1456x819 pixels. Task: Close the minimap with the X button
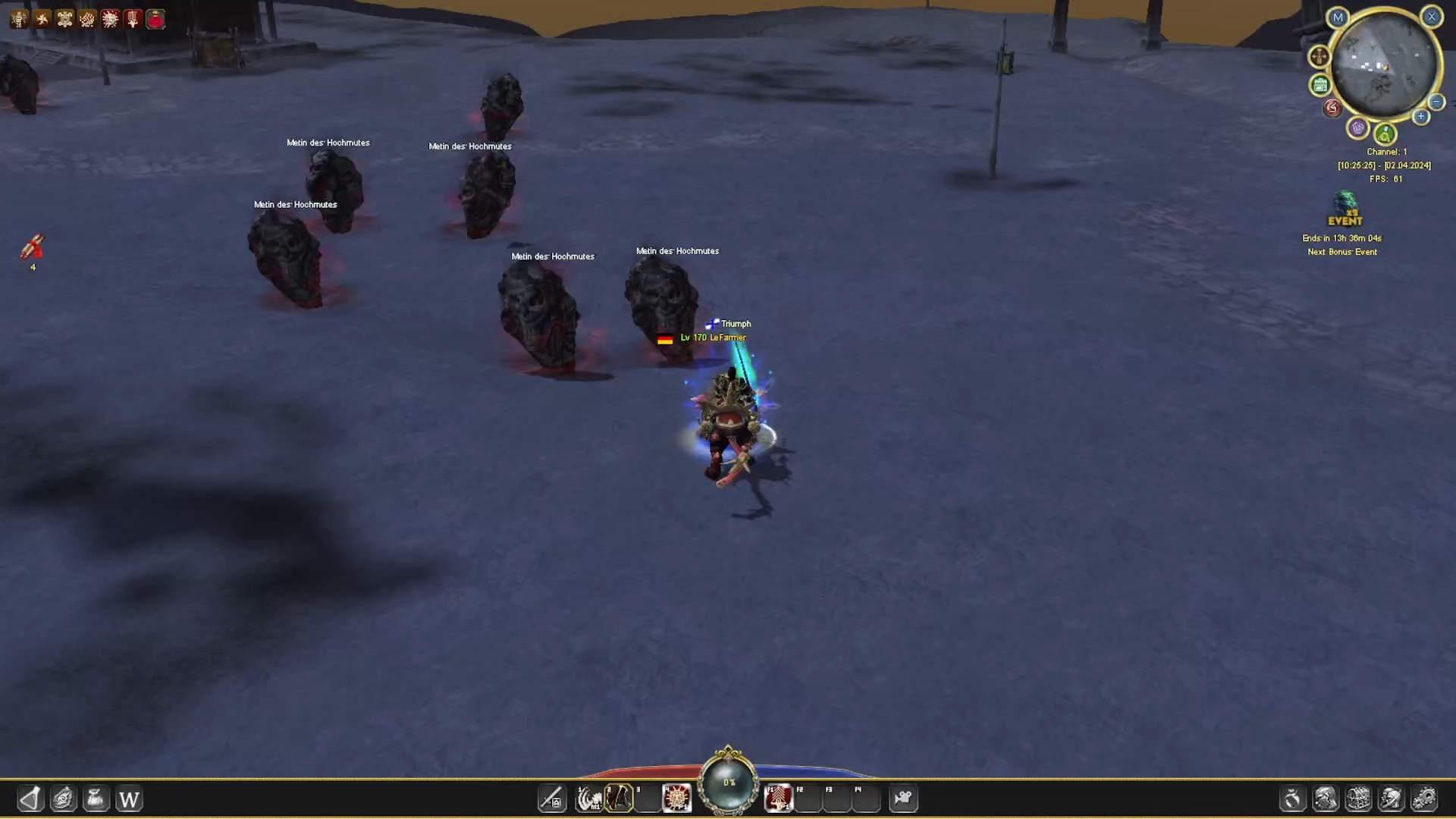click(x=1432, y=17)
